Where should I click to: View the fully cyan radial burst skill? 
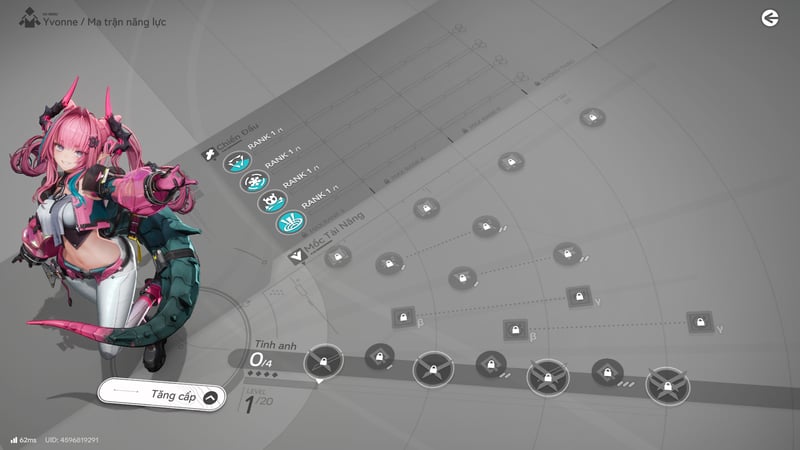coord(290,223)
